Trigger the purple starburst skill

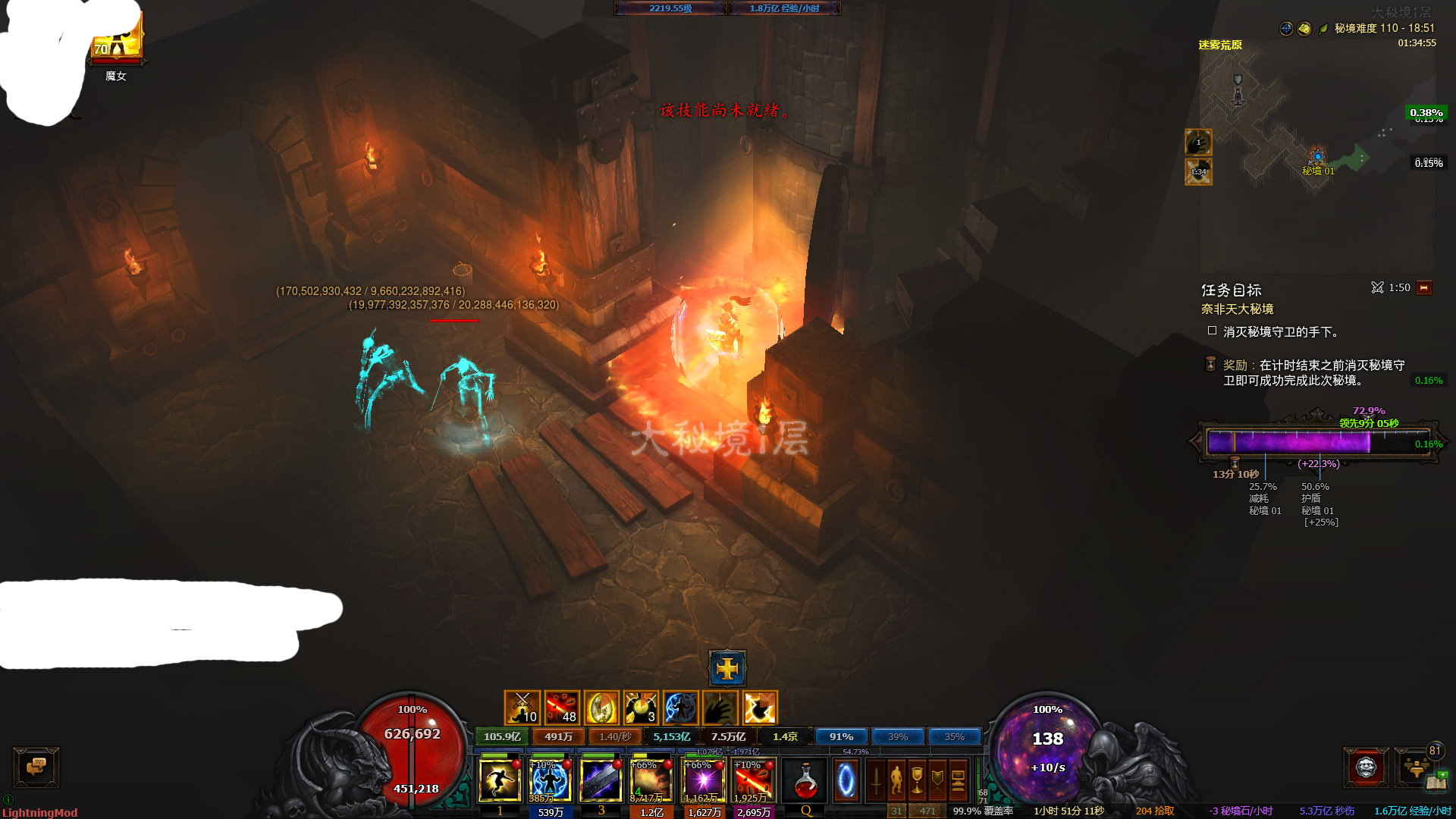702,780
